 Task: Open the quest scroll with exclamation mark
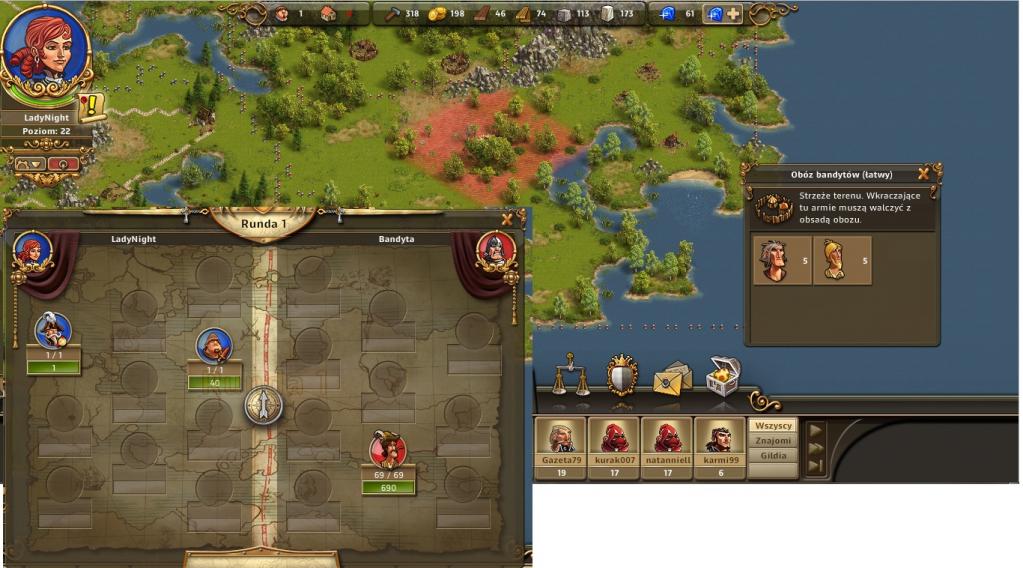coord(93,107)
